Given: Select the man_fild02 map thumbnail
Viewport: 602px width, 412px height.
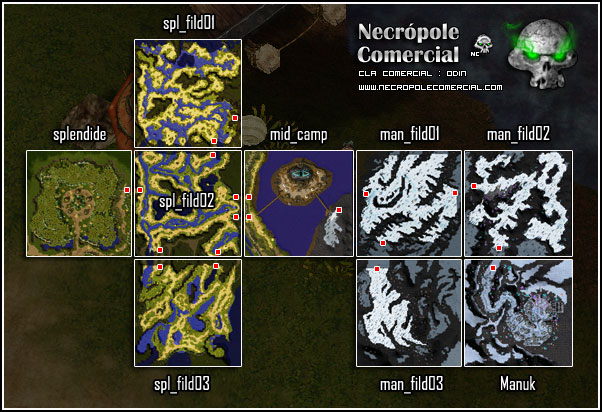Looking at the screenshot, I should (x=518, y=204).
